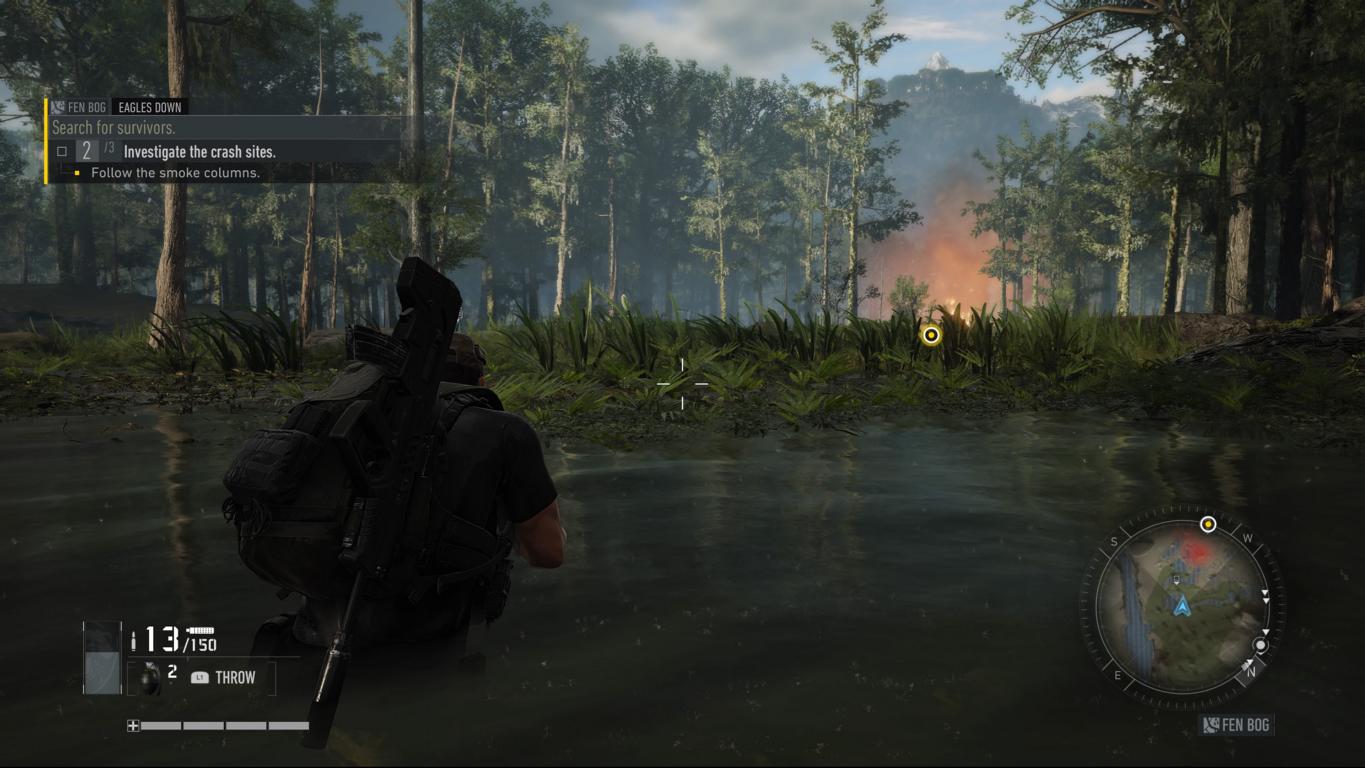Select the Eagles Down mission title

coord(151,107)
